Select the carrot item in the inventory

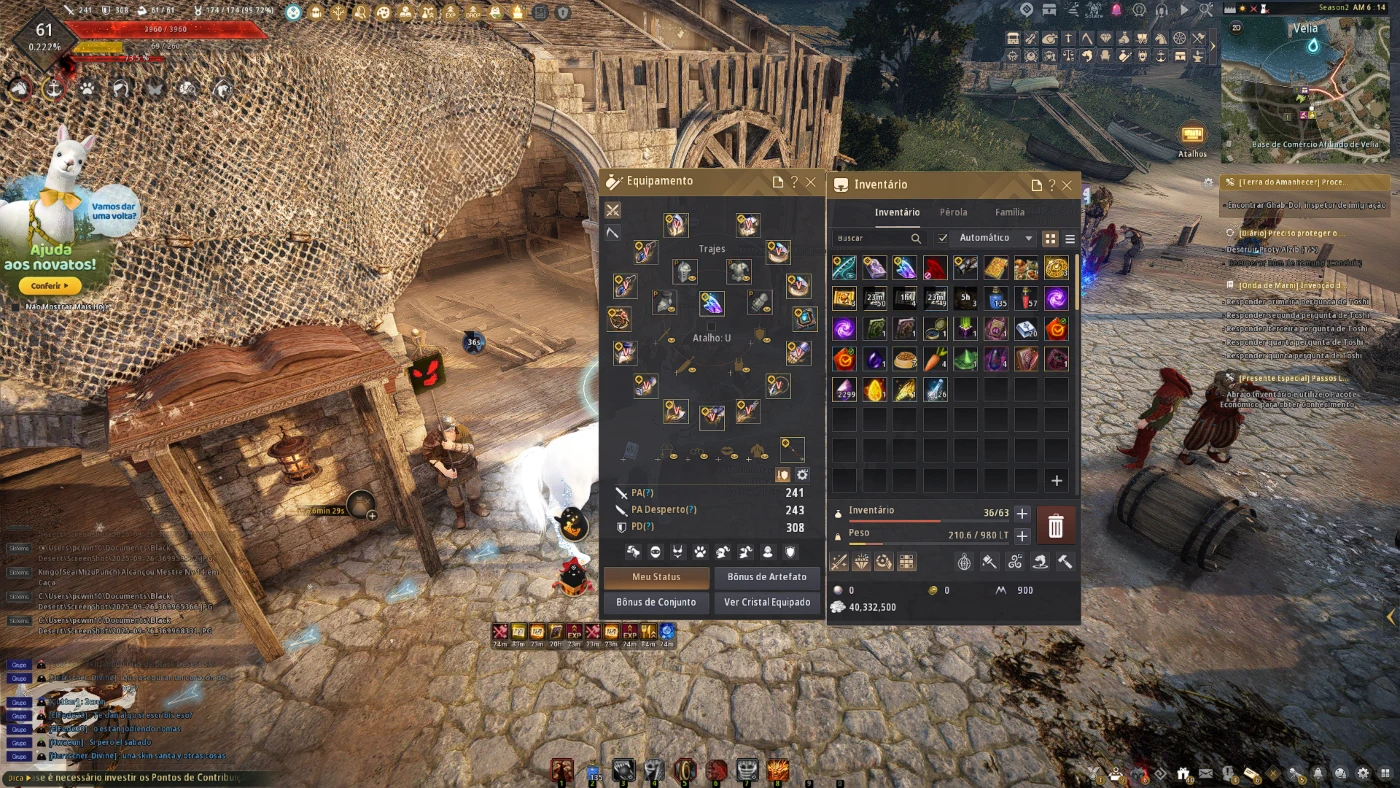pyautogui.click(x=934, y=359)
